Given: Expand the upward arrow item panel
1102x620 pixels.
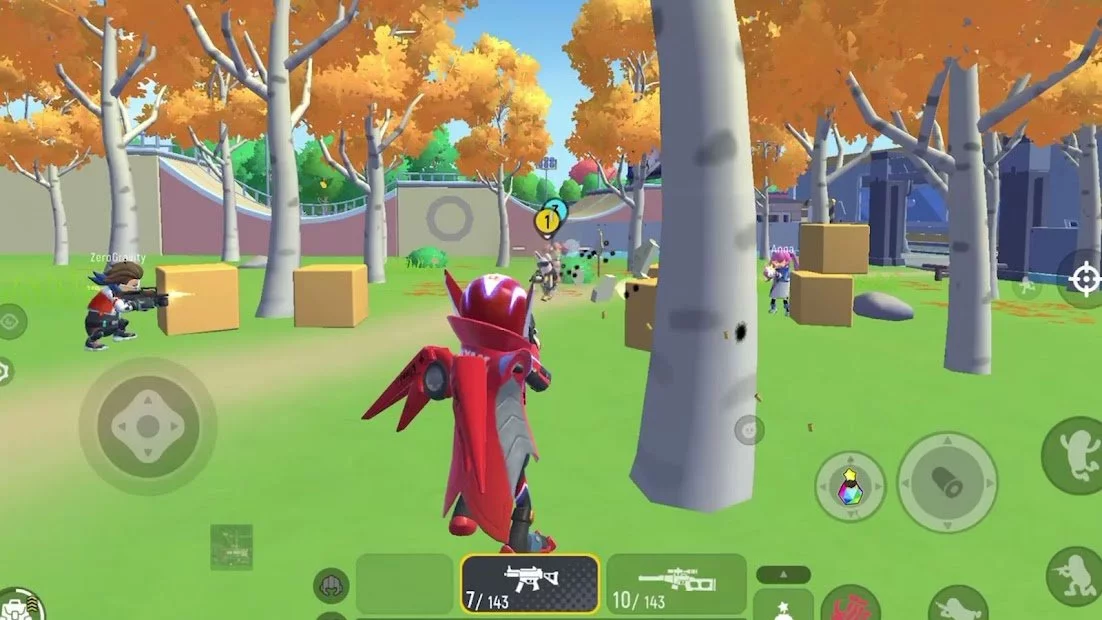Looking at the screenshot, I should (x=782, y=575).
